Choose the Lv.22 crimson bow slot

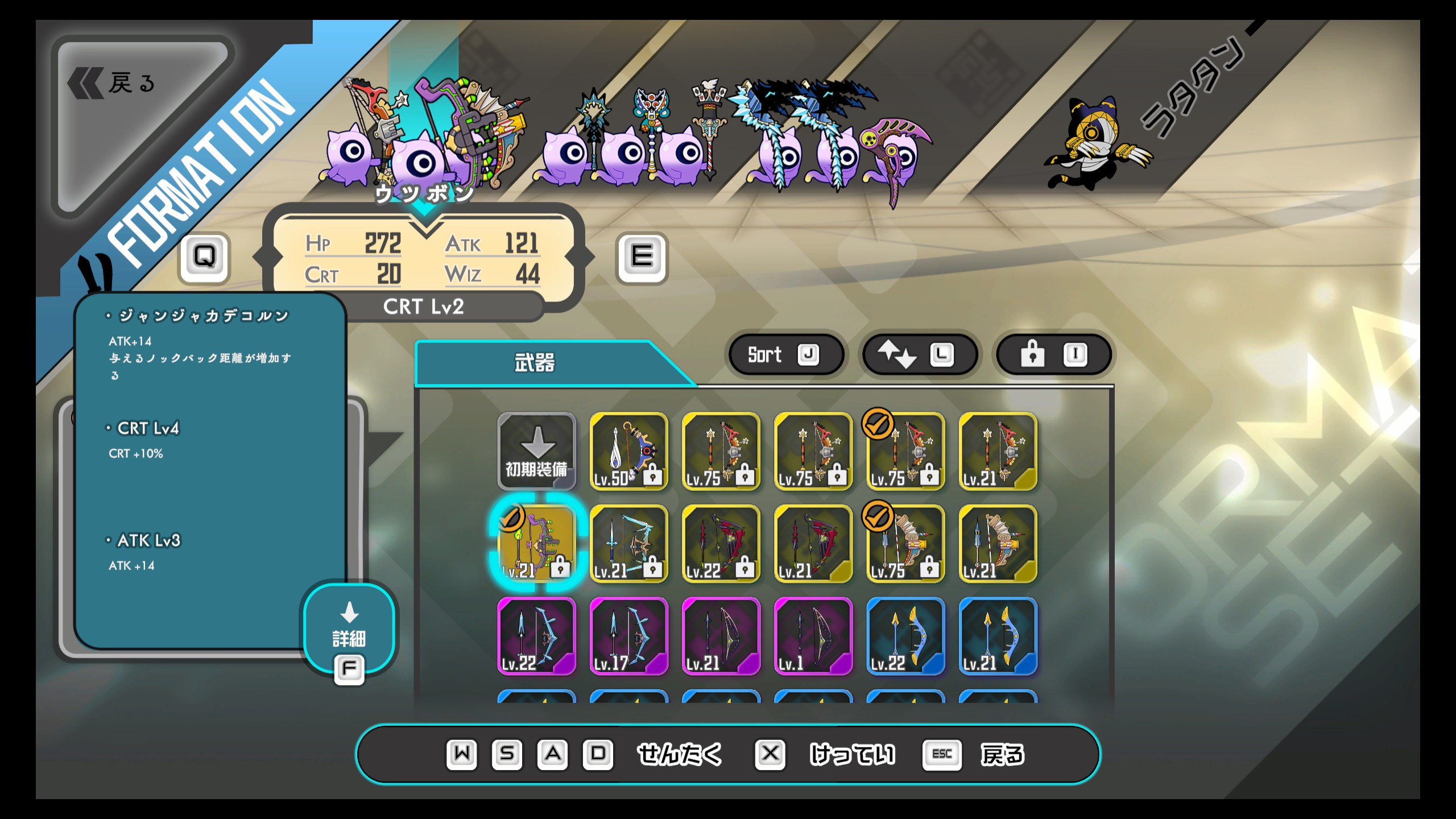click(x=721, y=544)
